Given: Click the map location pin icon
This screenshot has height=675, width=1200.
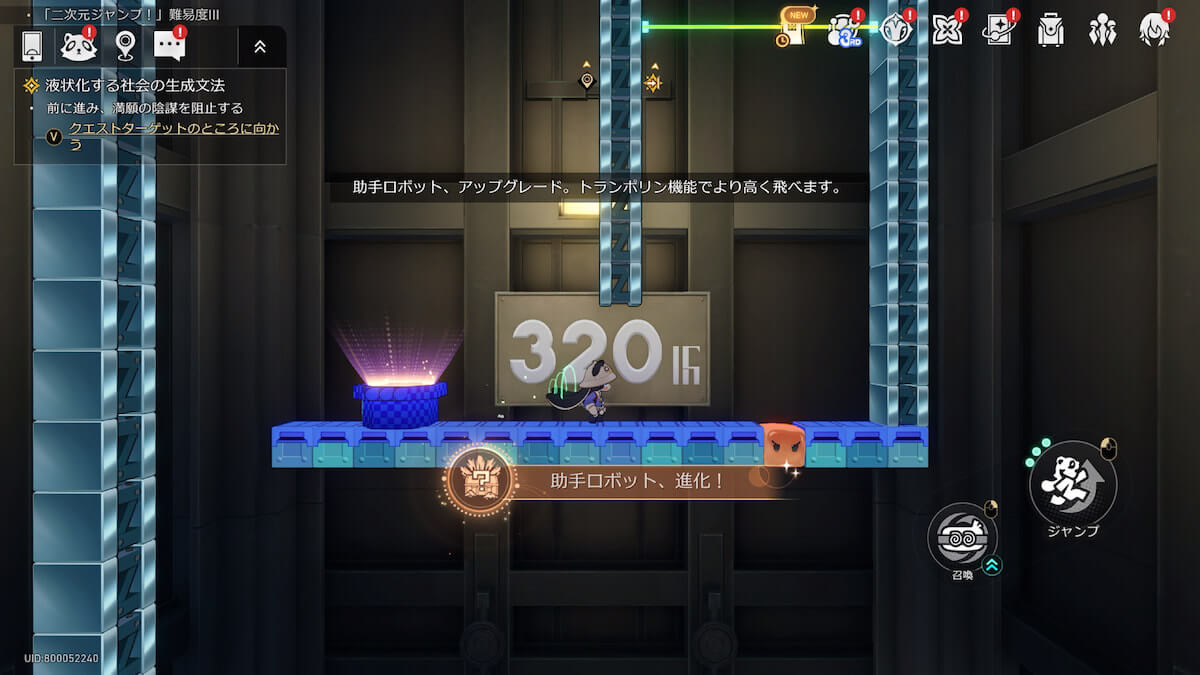Looking at the screenshot, I should (125, 46).
